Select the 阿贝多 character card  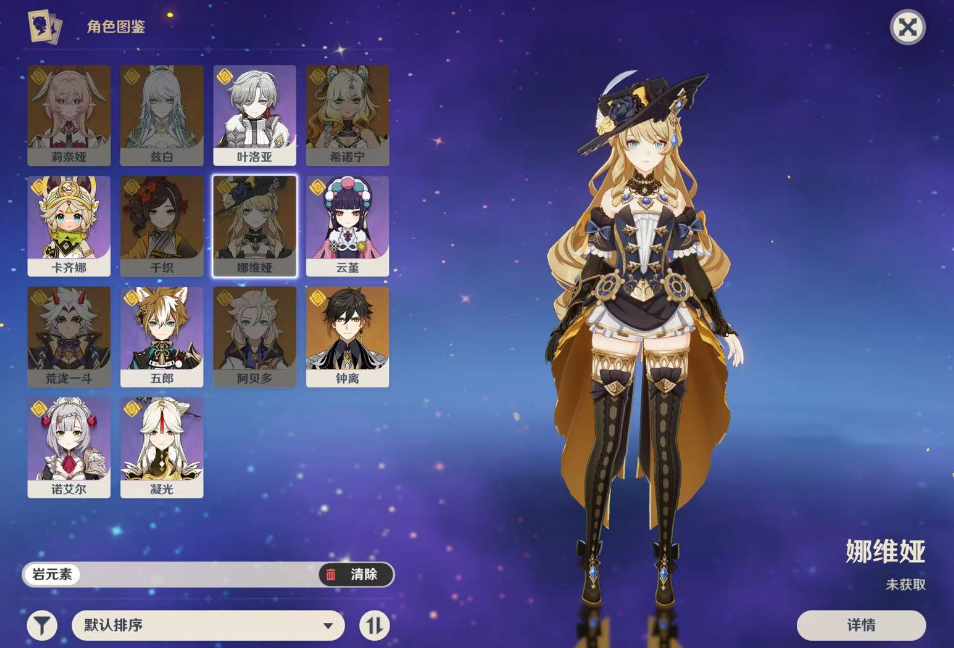click(x=254, y=336)
